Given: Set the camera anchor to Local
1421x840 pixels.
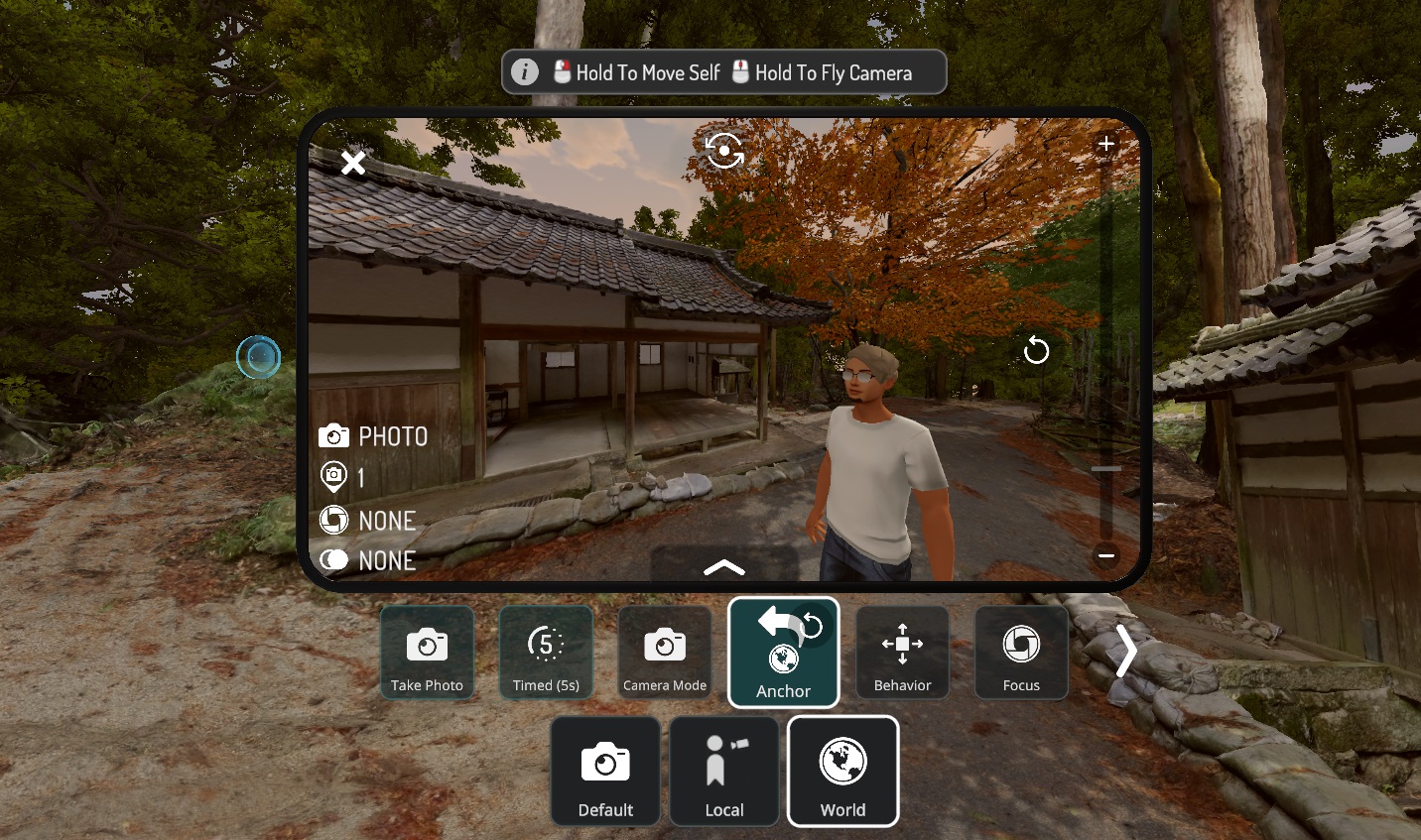Looking at the screenshot, I should [724, 772].
